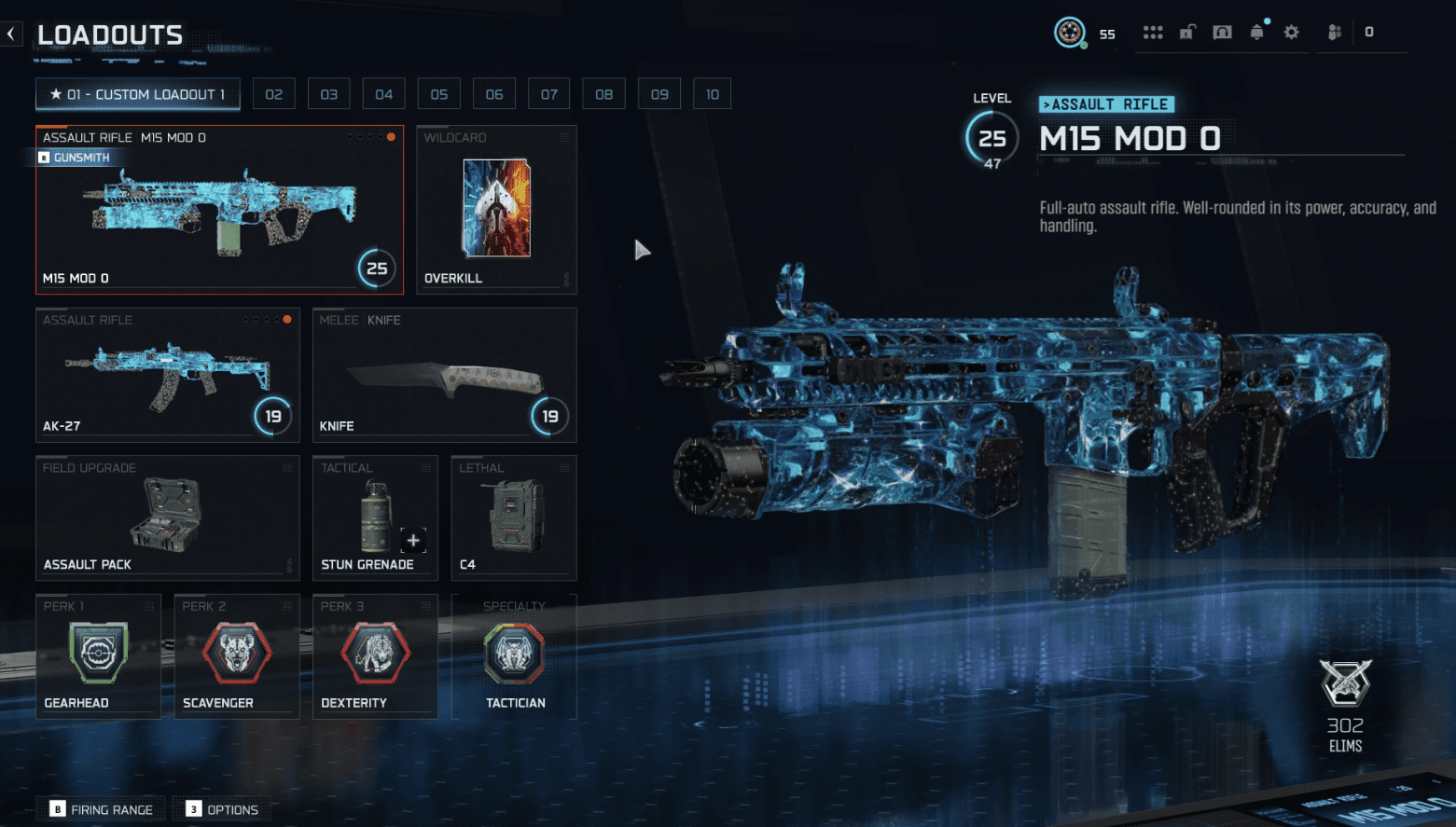Select the Stun Grenade tactical slot
Viewport: 1456px width, 827px height.
375,518
